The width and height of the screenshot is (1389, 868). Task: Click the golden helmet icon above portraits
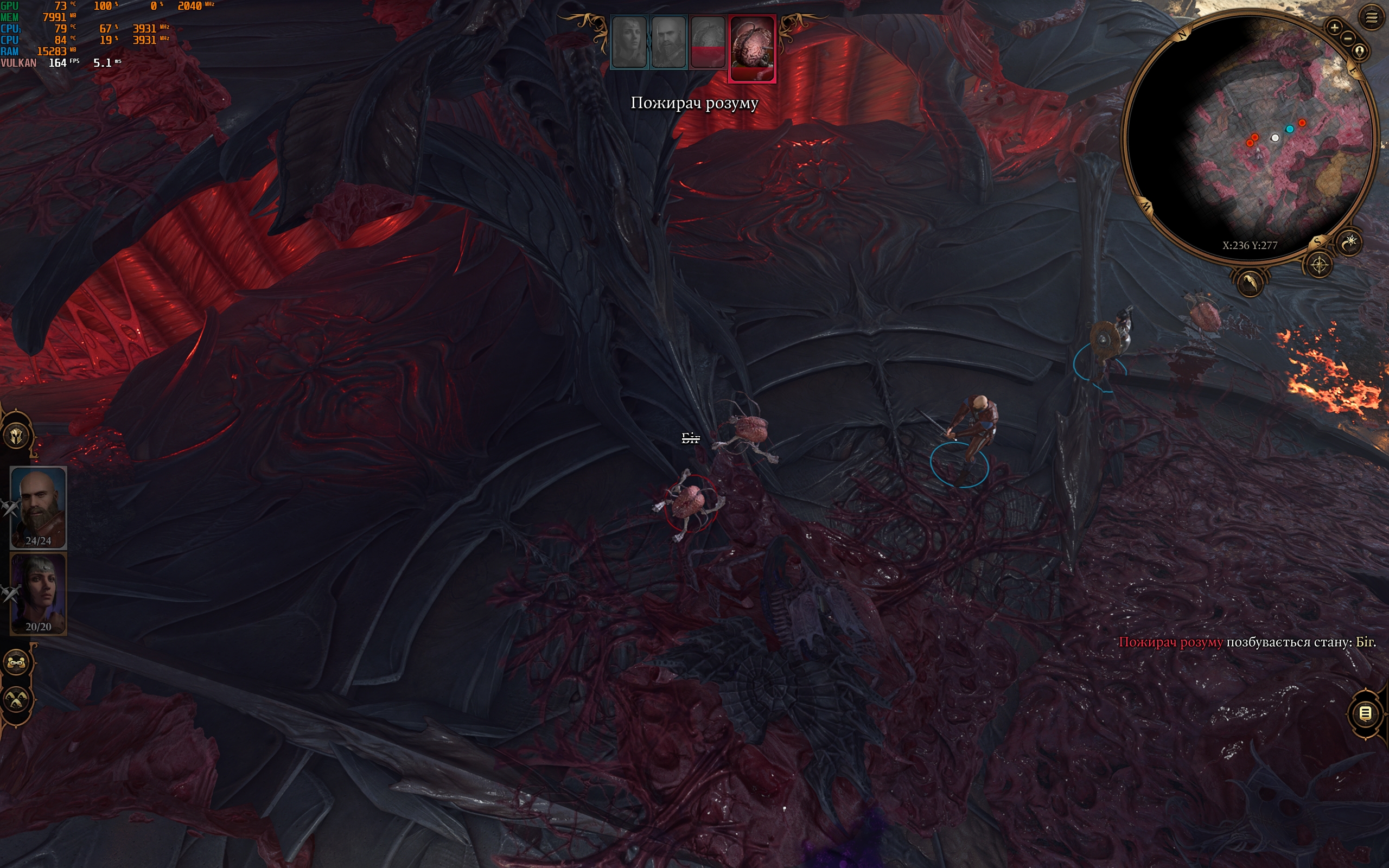tap(17, 436)
